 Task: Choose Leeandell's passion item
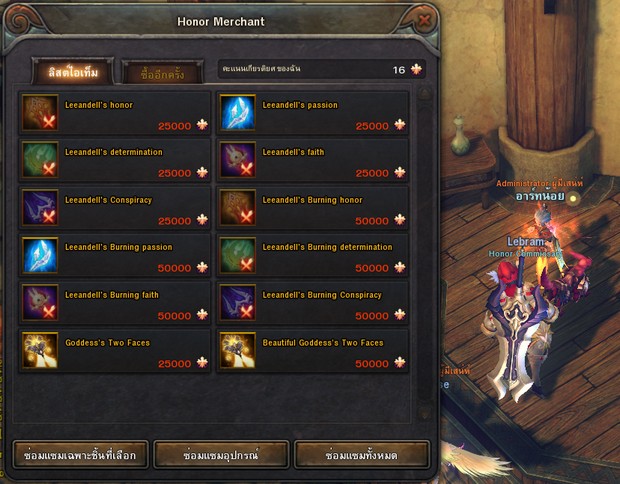(313, 114)
